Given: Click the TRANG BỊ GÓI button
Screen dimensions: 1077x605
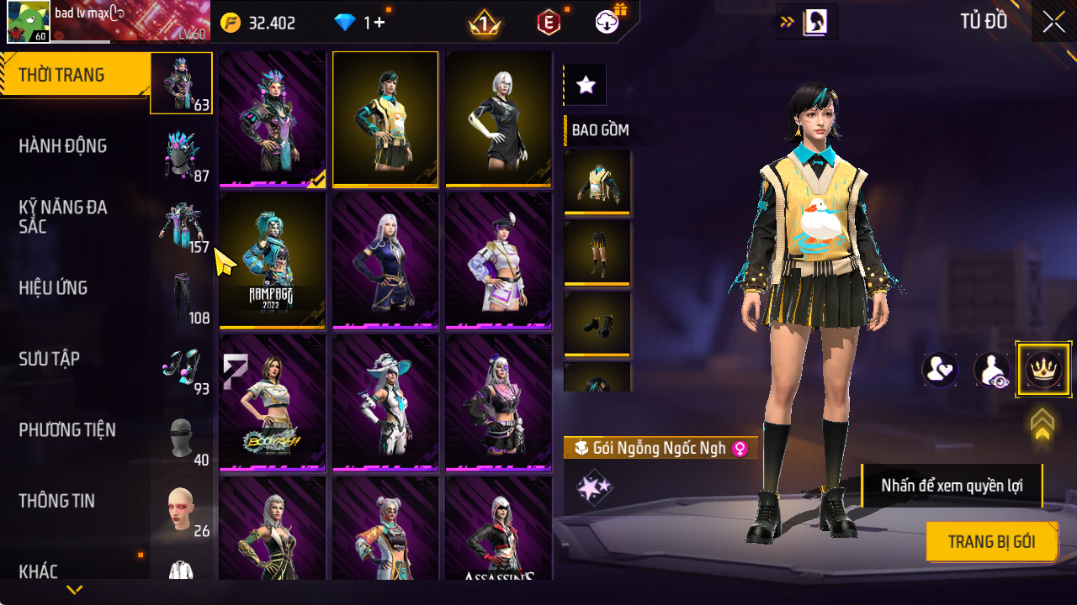Looking at the screenshot, I should click(991, 542).
